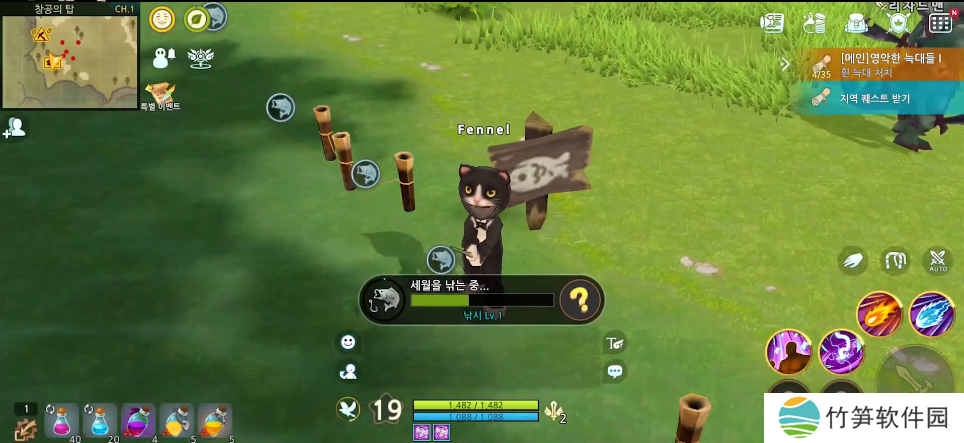Open the snowman notification icon

[x=163, y=57]
